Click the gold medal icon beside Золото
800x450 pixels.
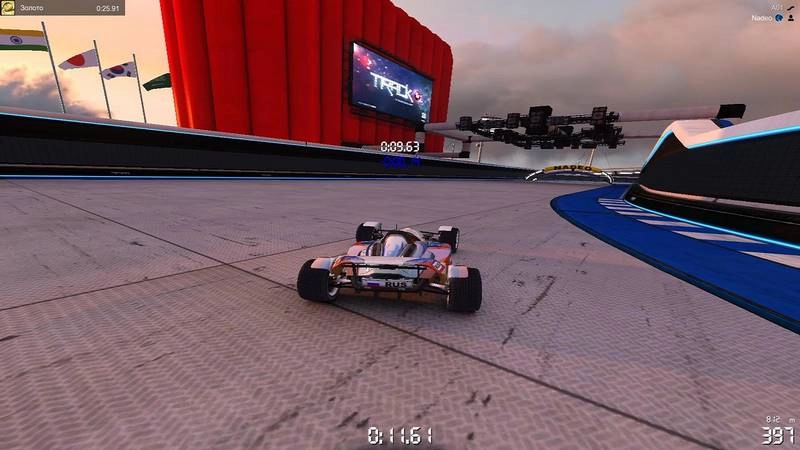(8, 8)
